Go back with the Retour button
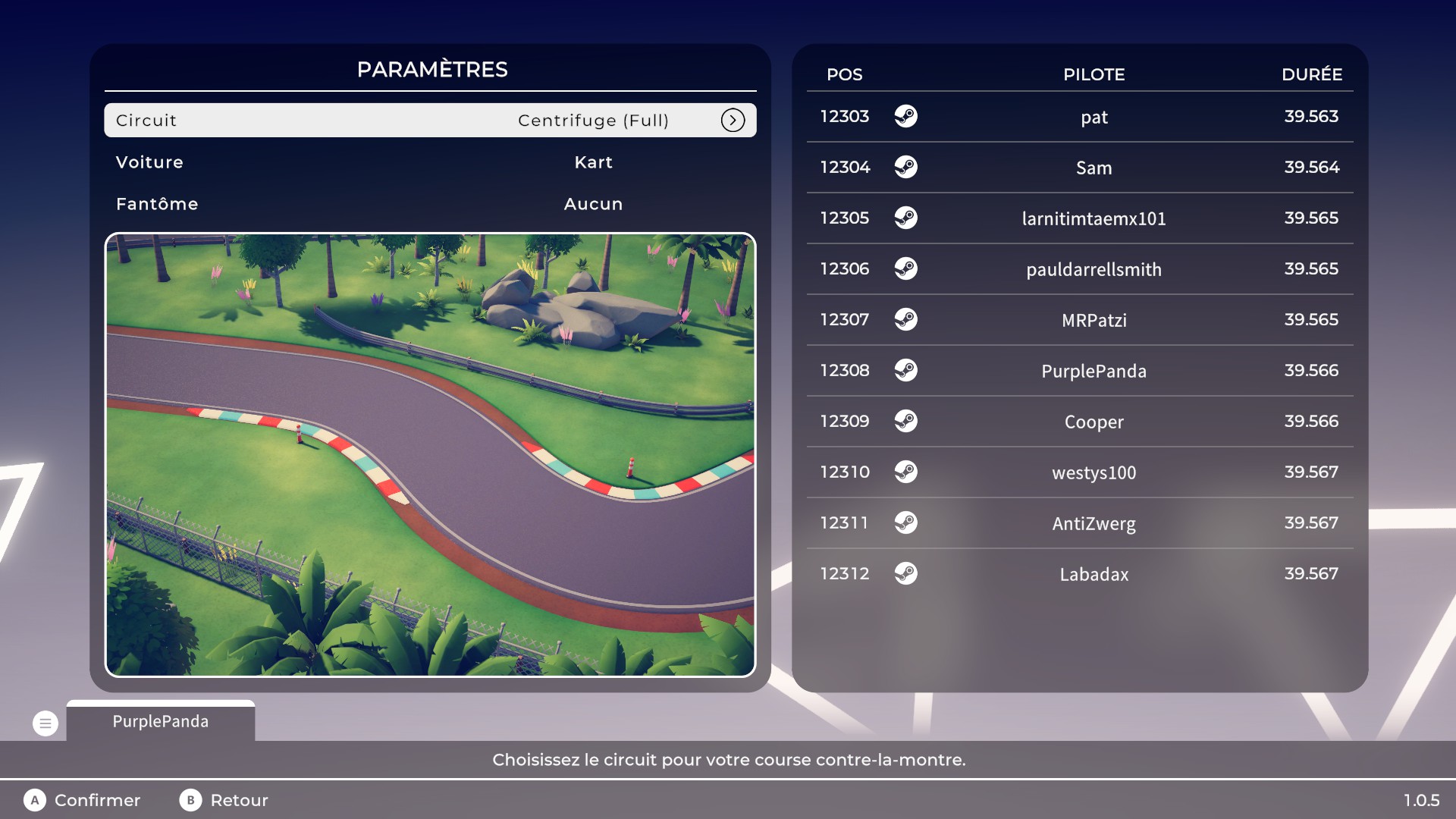The height and width of the screenshot is (819, 1456). (224, 800)
